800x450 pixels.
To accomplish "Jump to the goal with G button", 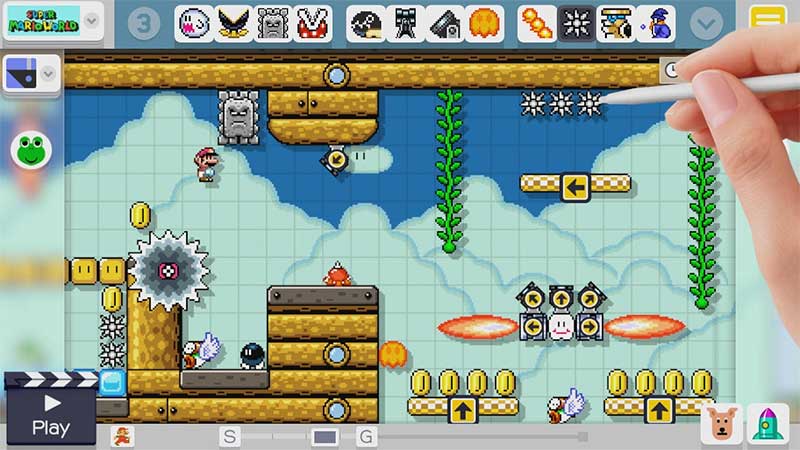I will [x=366, y=436].
